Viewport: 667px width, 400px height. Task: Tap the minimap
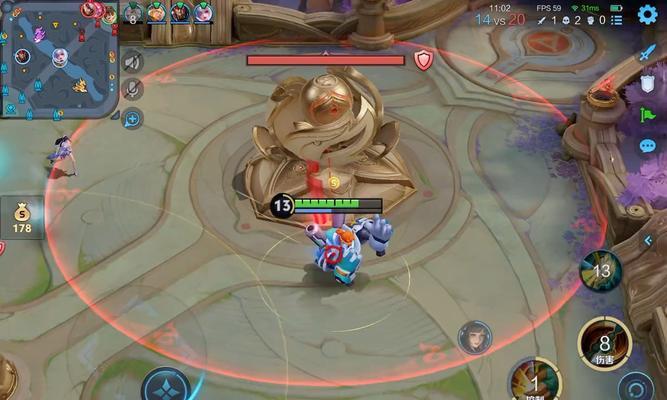pos(58,59)
